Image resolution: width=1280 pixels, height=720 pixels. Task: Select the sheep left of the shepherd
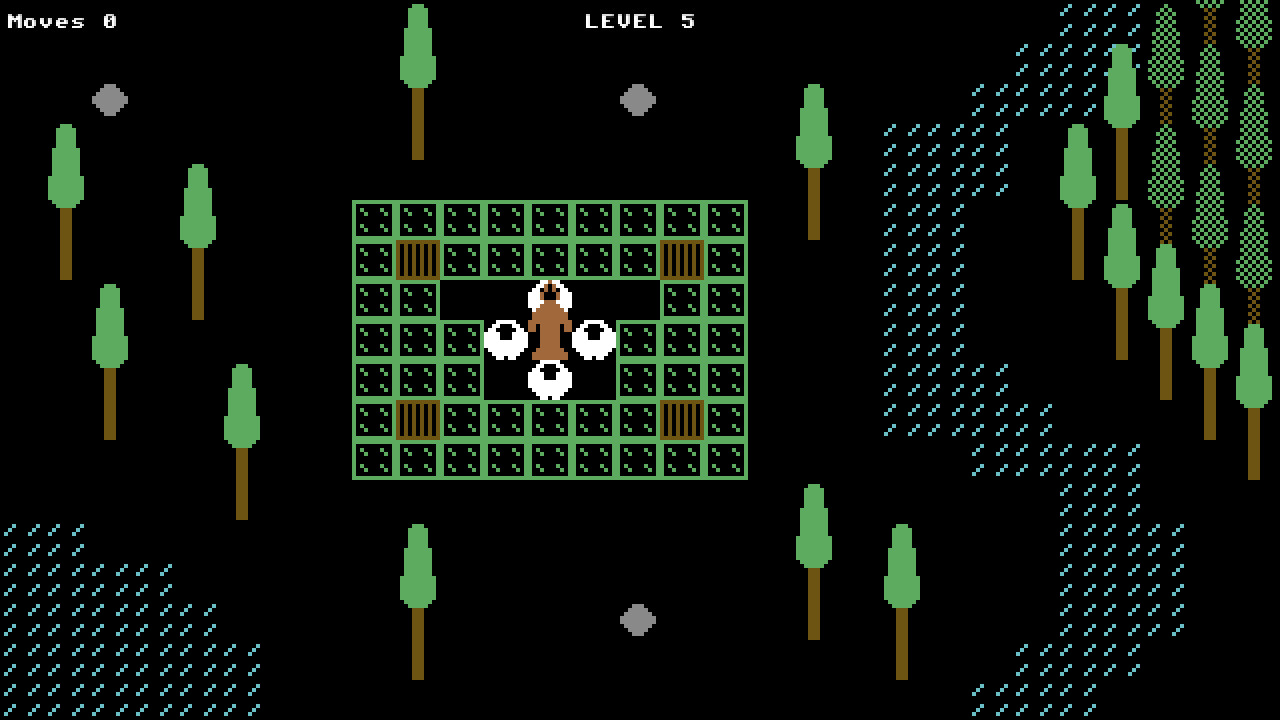point(505,338)
